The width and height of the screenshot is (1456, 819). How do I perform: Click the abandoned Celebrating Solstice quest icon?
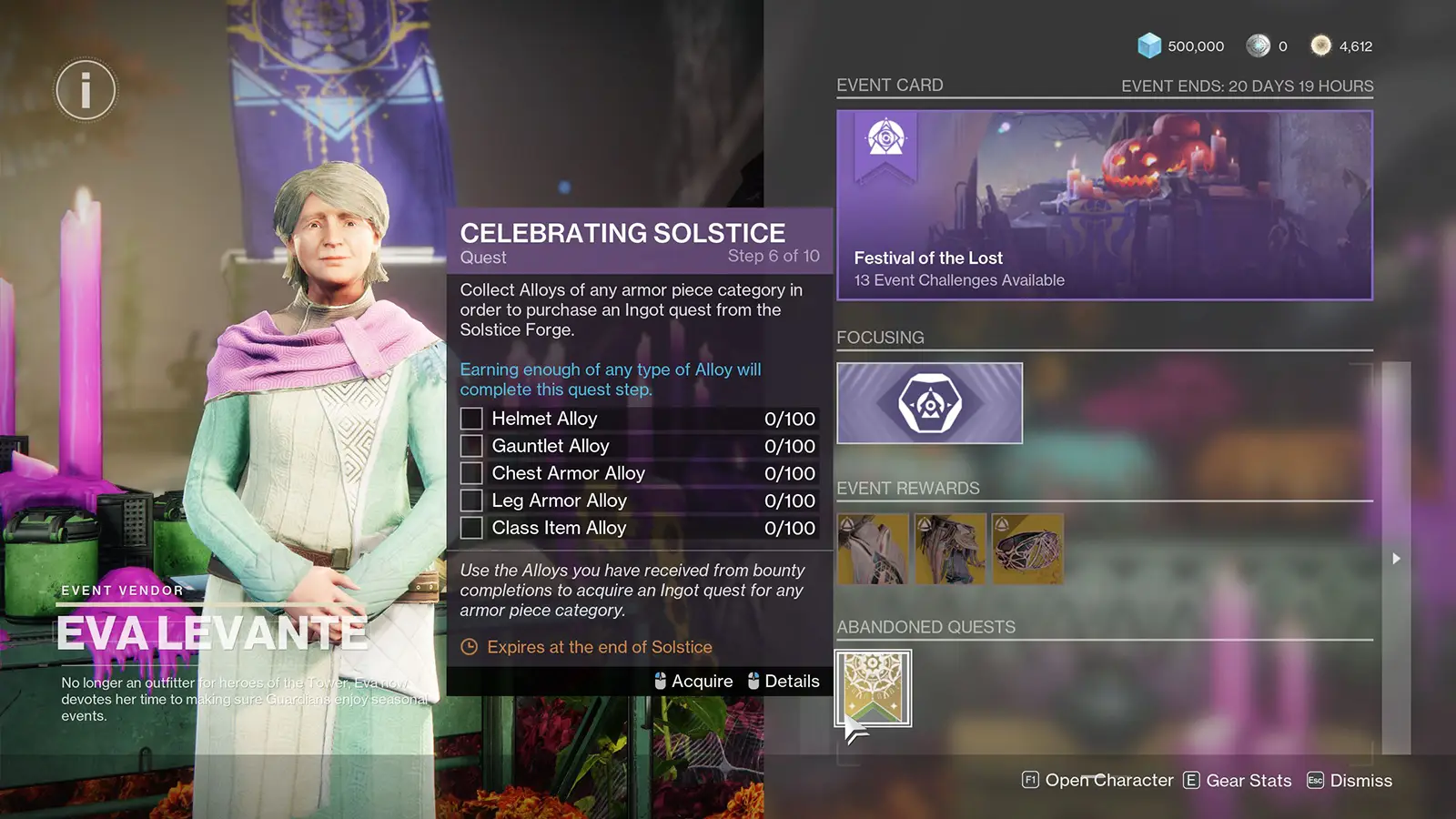[x=873, y=688]
